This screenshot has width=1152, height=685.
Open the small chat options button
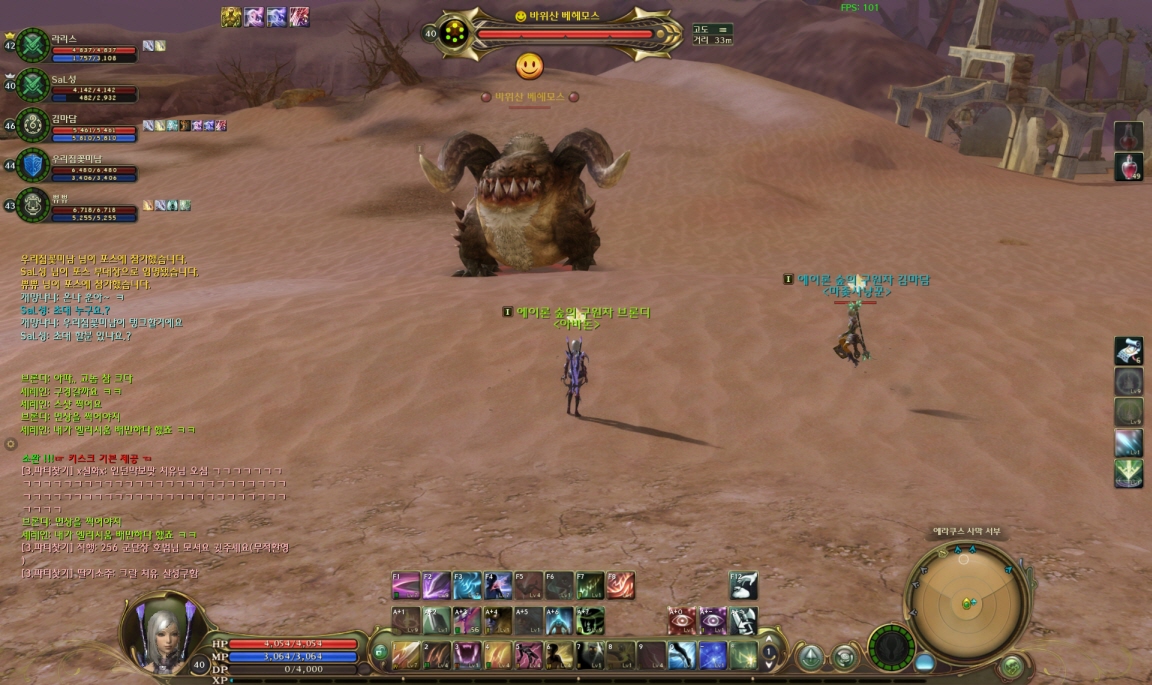[11, 443]
